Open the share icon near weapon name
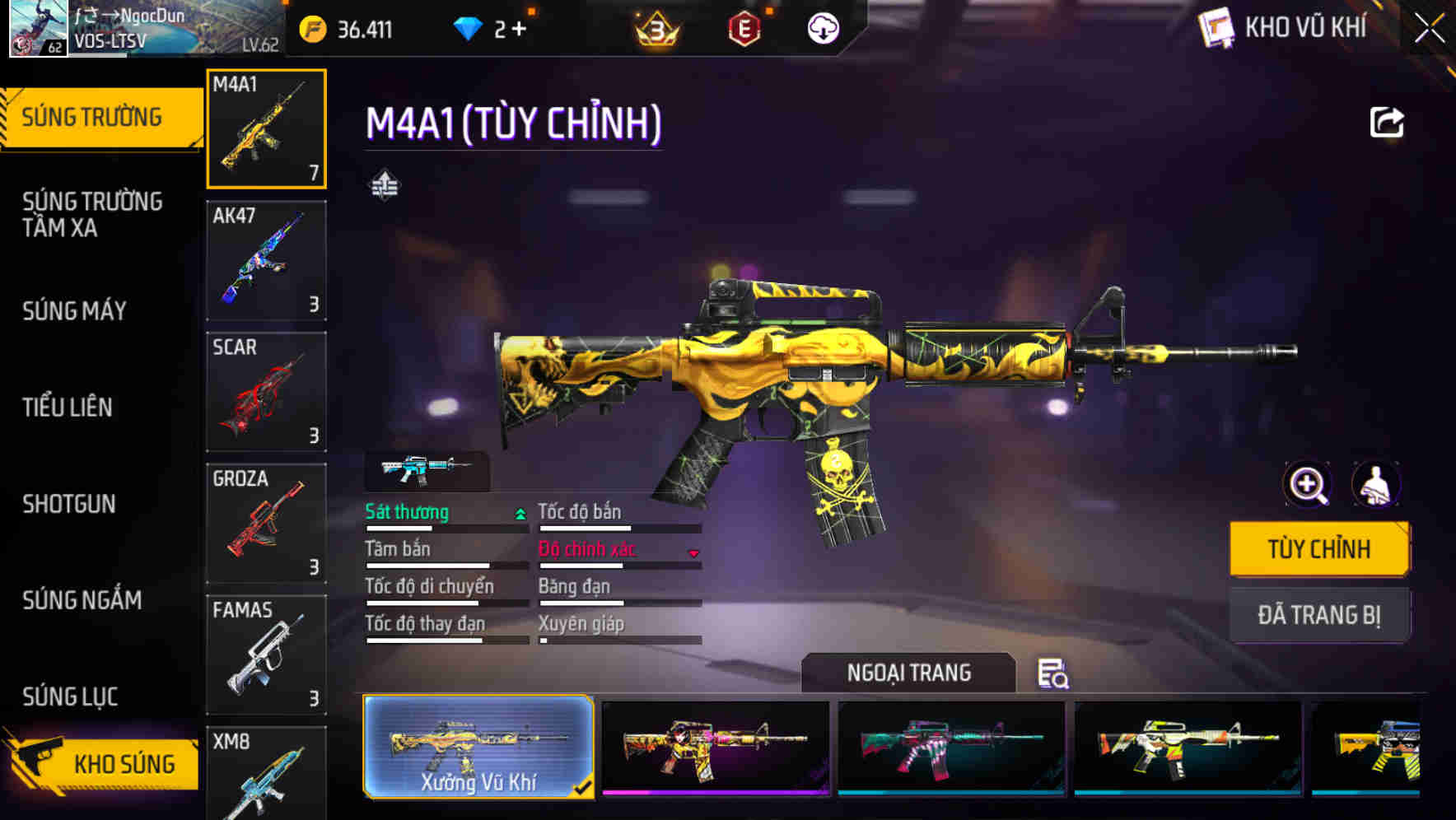Image resolution: width=1456 pixels, height=820 pixels. coord(1388,122)
